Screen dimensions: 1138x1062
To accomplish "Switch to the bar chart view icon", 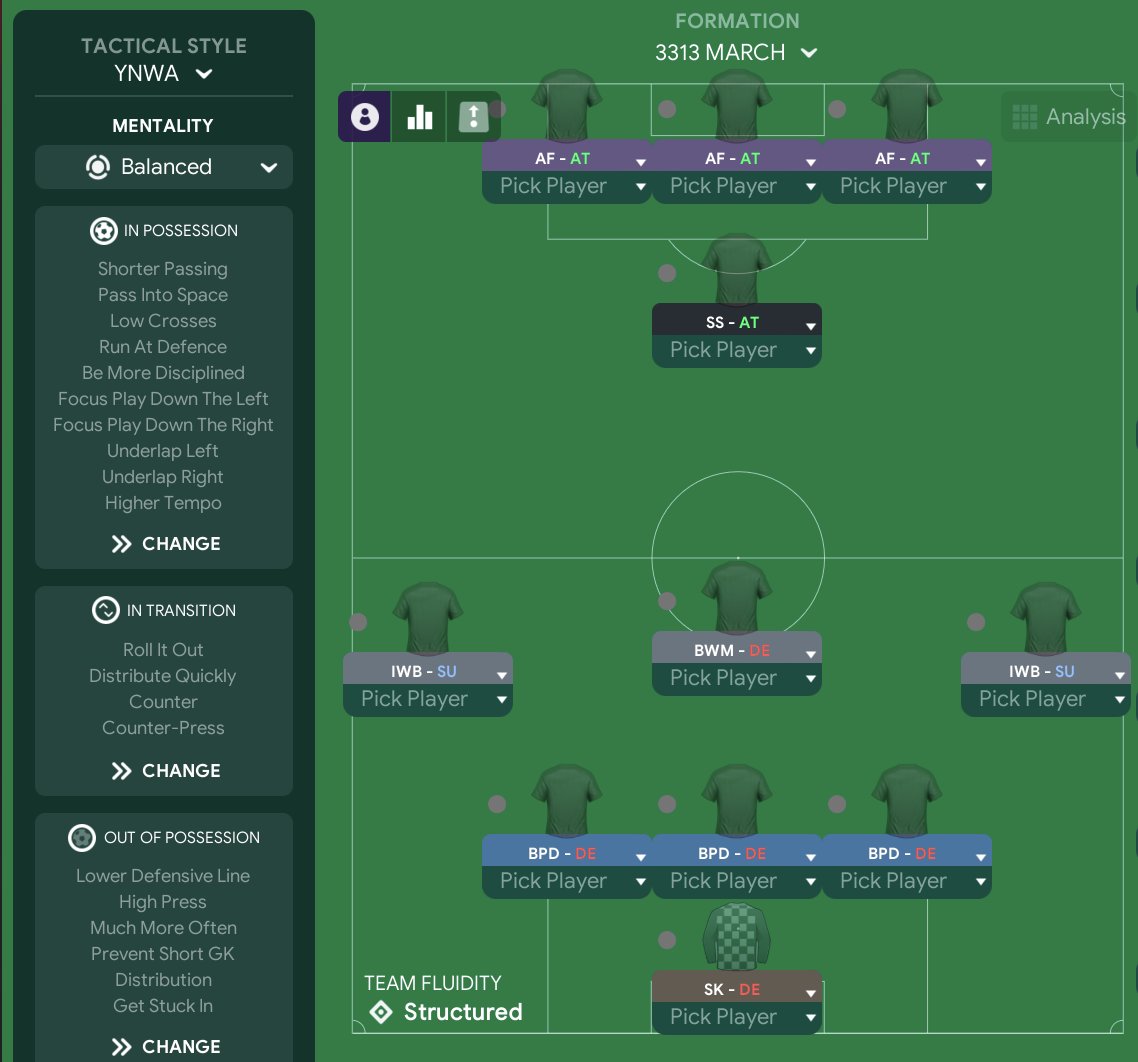I will [420, 117].
